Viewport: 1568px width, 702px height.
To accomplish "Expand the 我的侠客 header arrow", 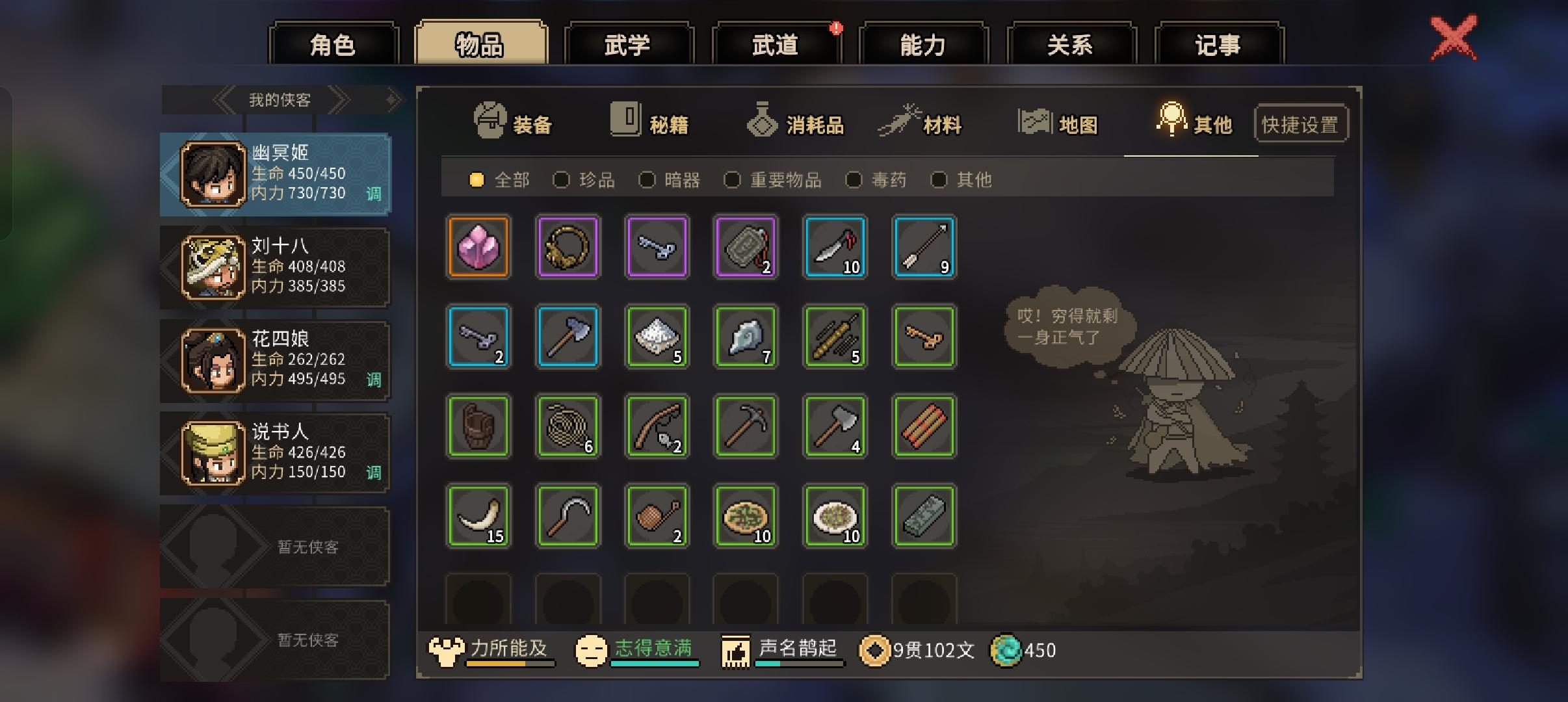I will coord(392,99).
